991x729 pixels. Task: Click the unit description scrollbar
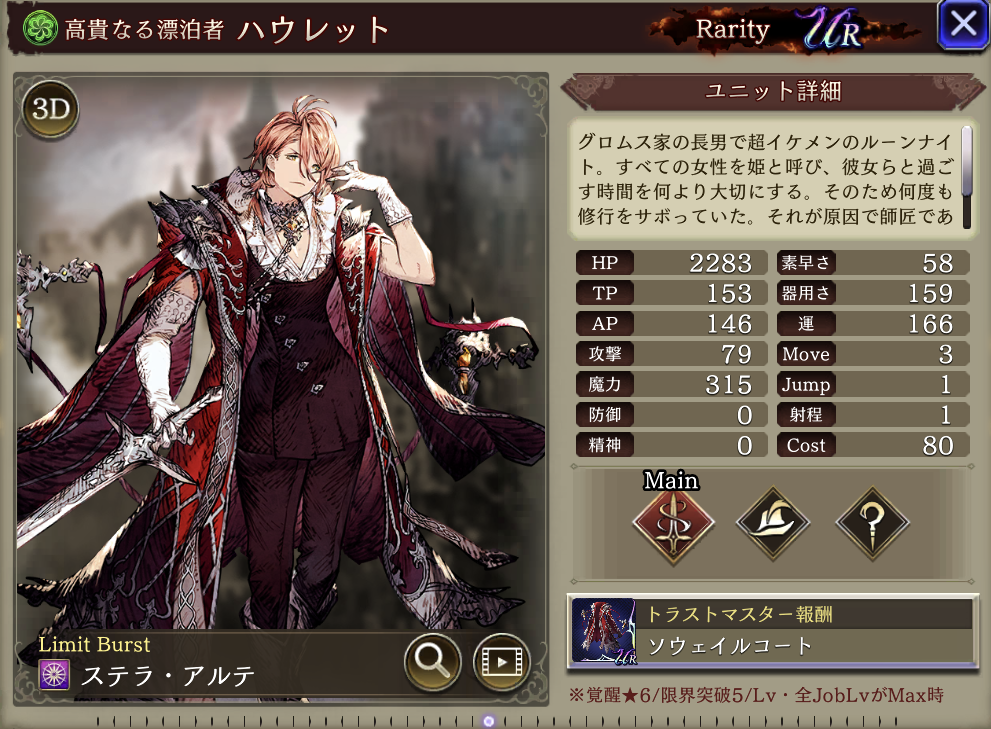coord(967,162)
